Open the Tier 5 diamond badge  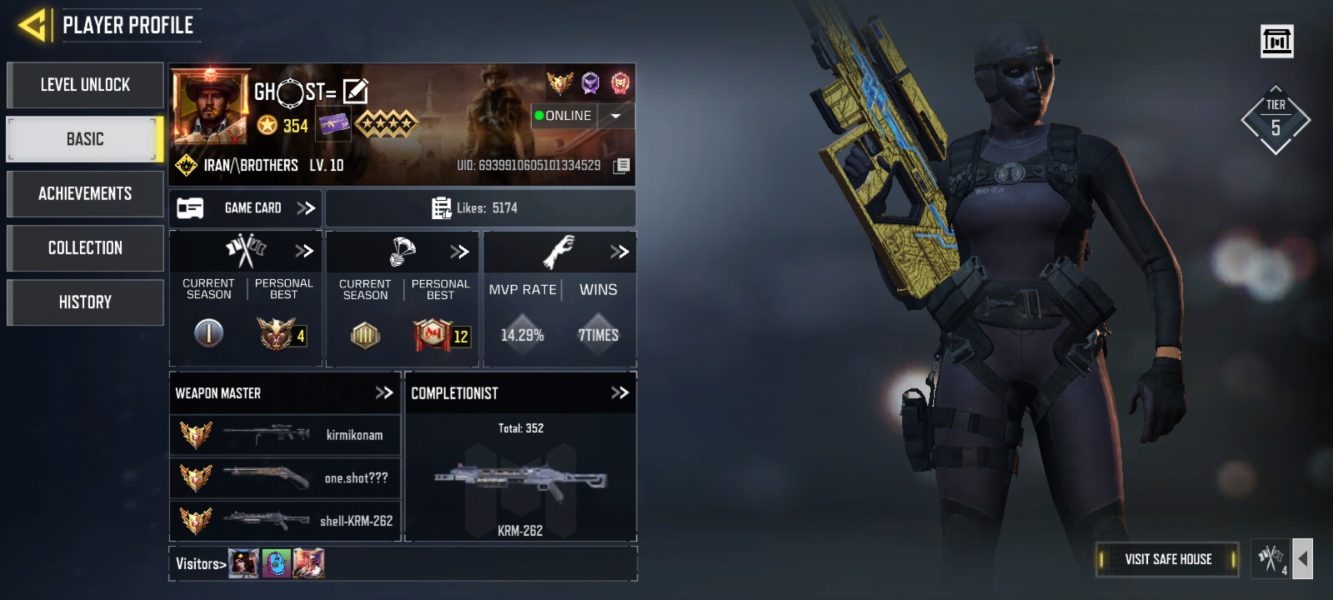(1275, 119)
